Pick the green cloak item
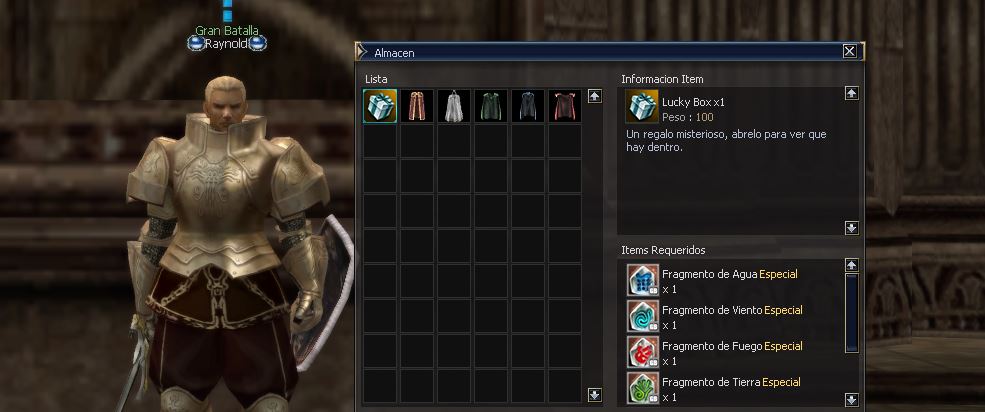The width and height of the screenshot is (985, 412). (491, 106)
